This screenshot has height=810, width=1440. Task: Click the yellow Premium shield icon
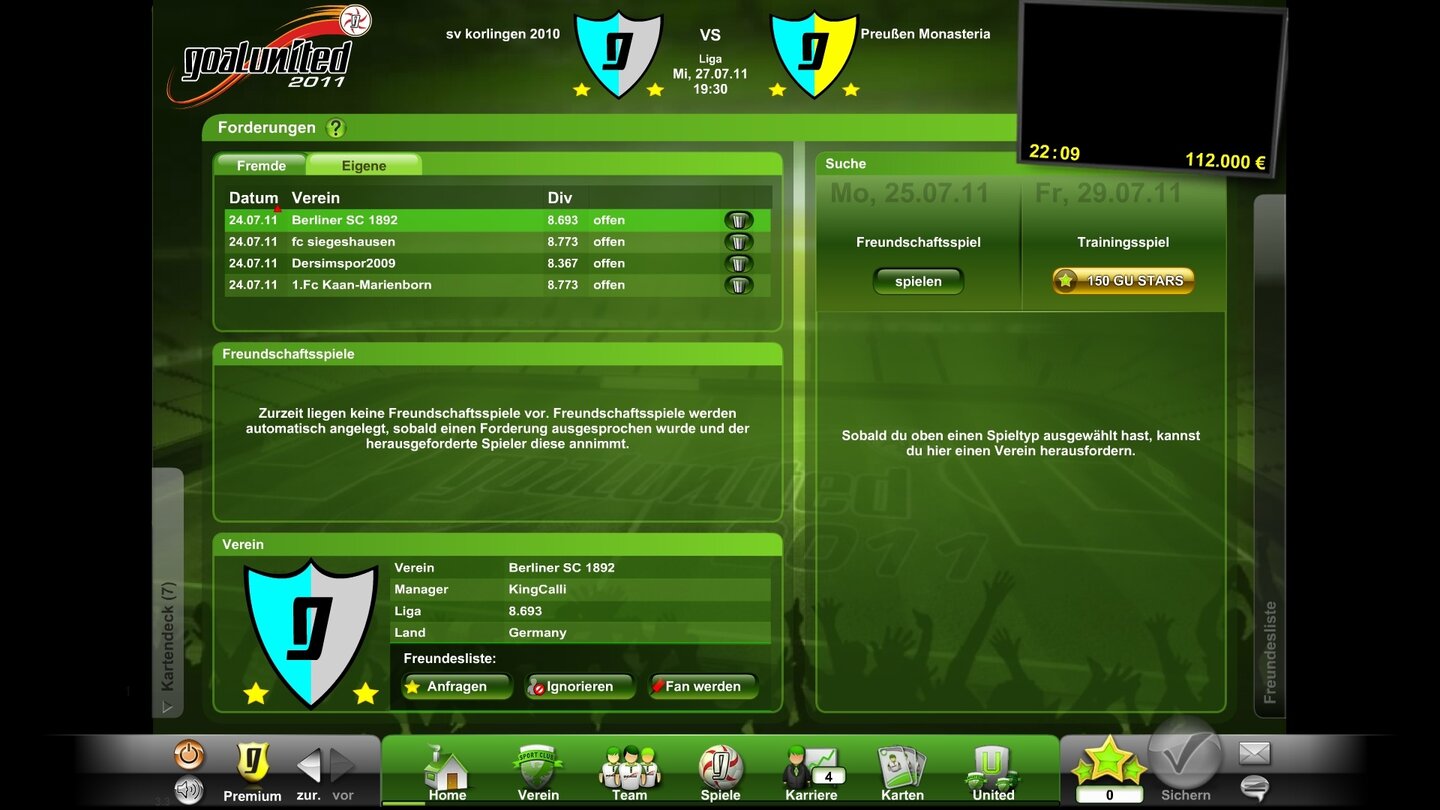[x=252, y=765]
